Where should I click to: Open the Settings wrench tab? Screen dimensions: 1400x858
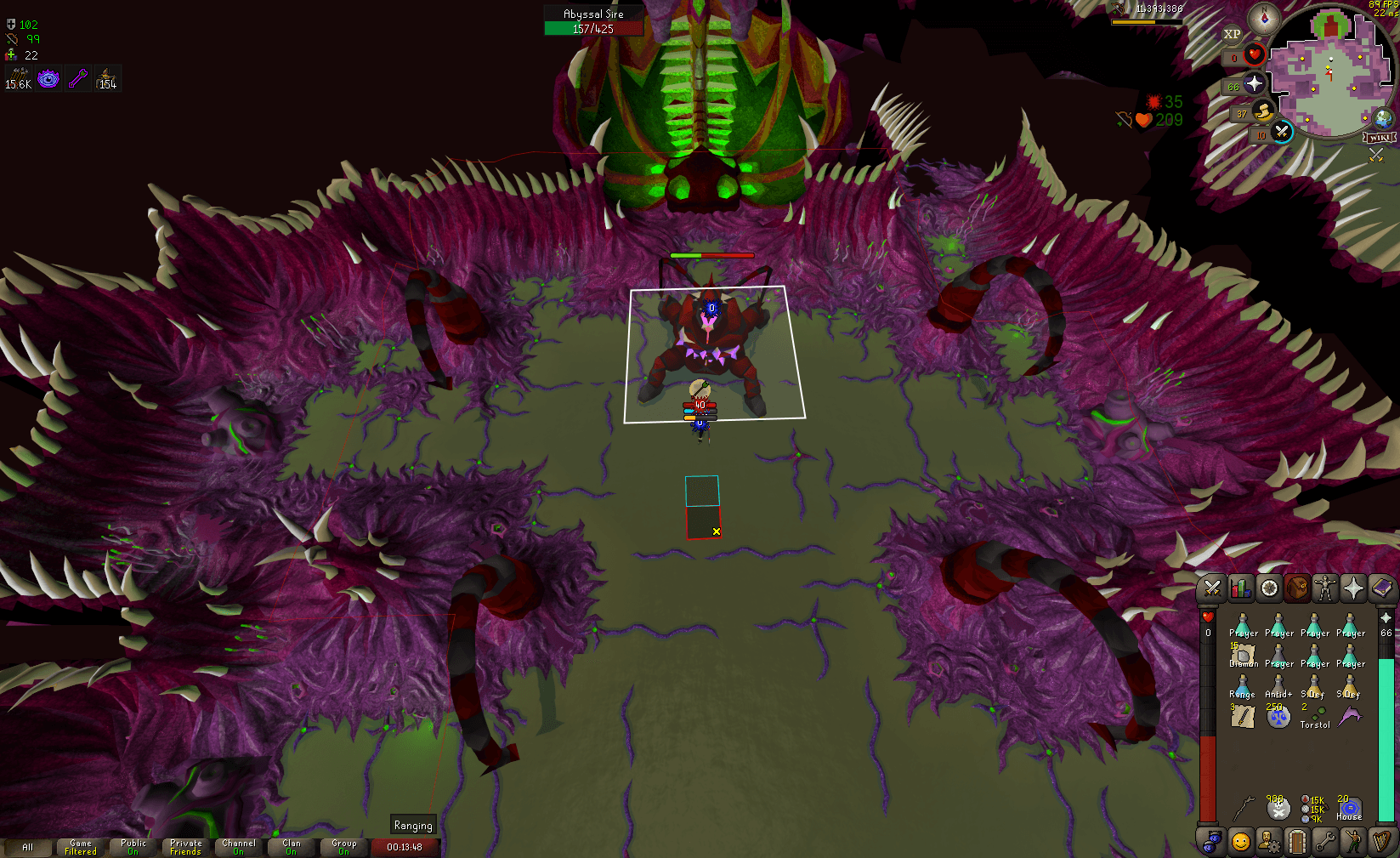pyautogui.click(x=1324, y=842)
